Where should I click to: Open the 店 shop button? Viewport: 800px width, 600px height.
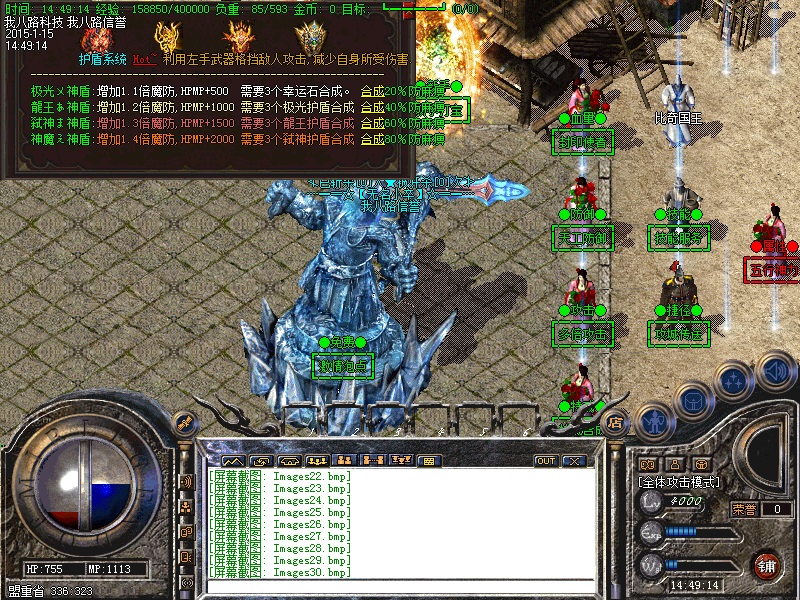[617, 424]
